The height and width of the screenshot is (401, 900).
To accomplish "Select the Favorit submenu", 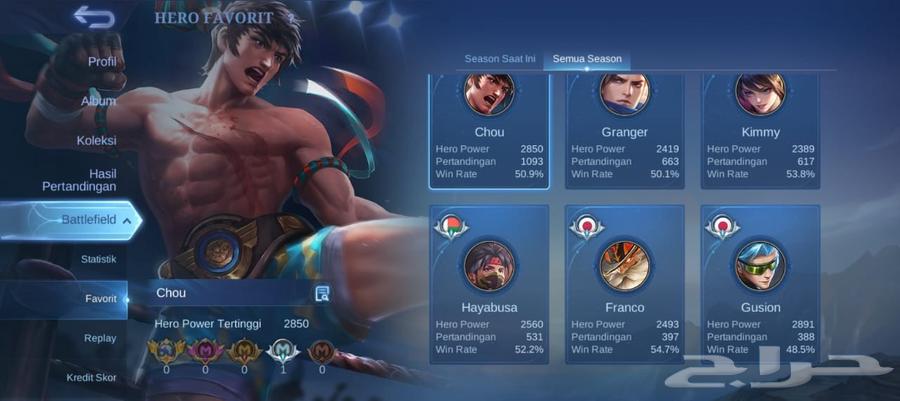I will coord(100,299).
